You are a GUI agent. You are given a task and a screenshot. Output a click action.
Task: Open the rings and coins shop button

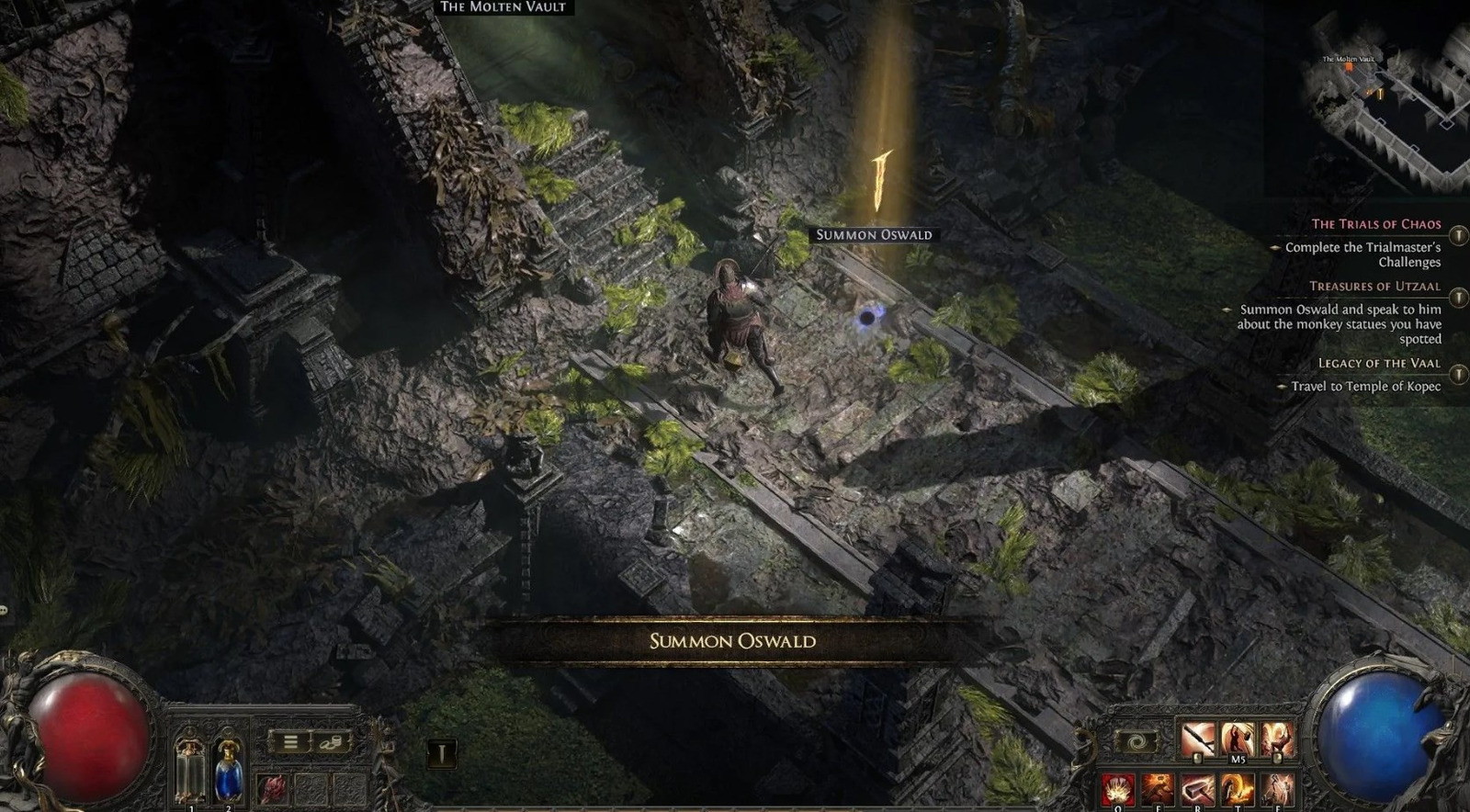coord(331,742)
